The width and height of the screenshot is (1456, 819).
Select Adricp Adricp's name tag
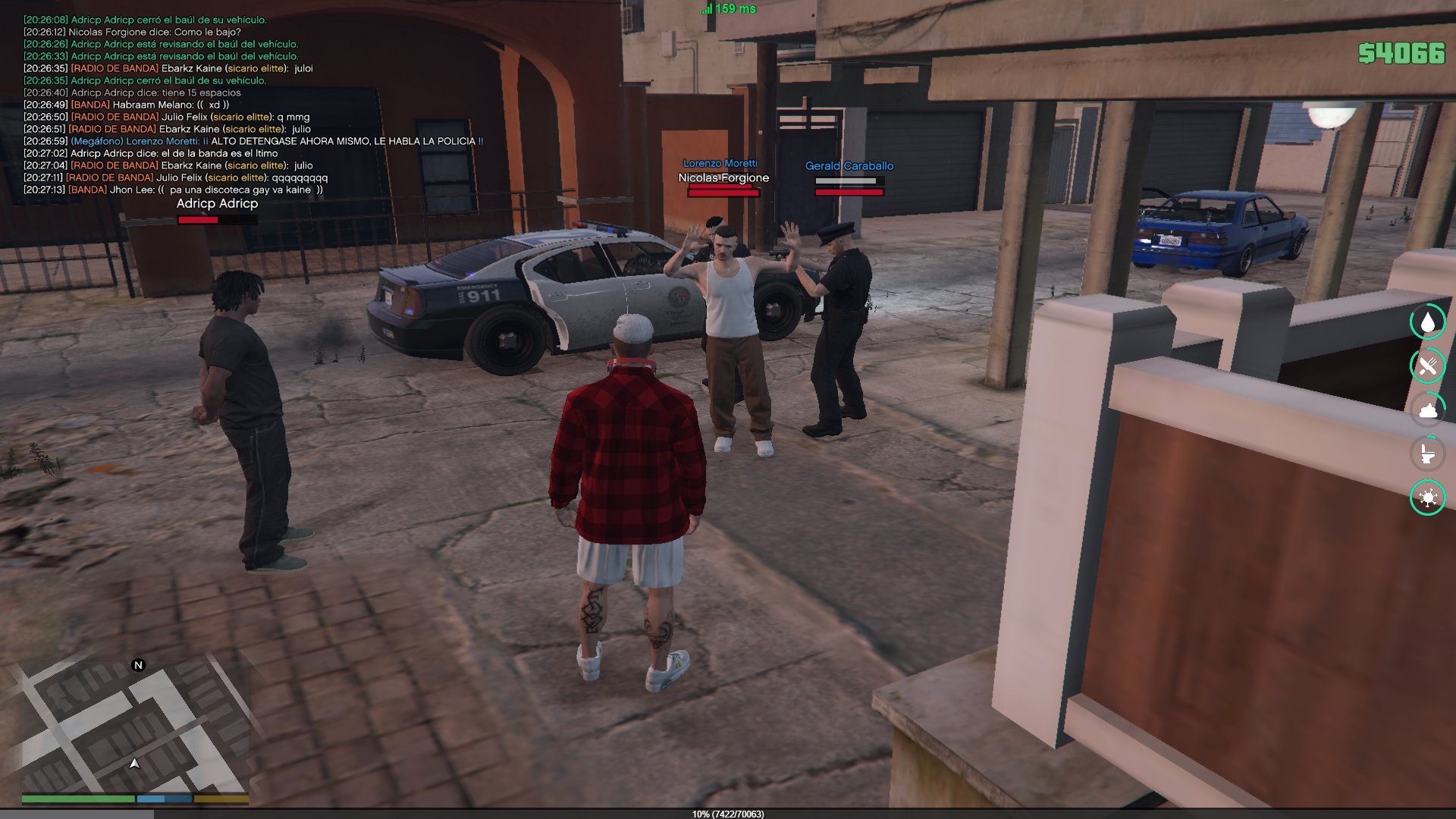[x=217, y=203]
